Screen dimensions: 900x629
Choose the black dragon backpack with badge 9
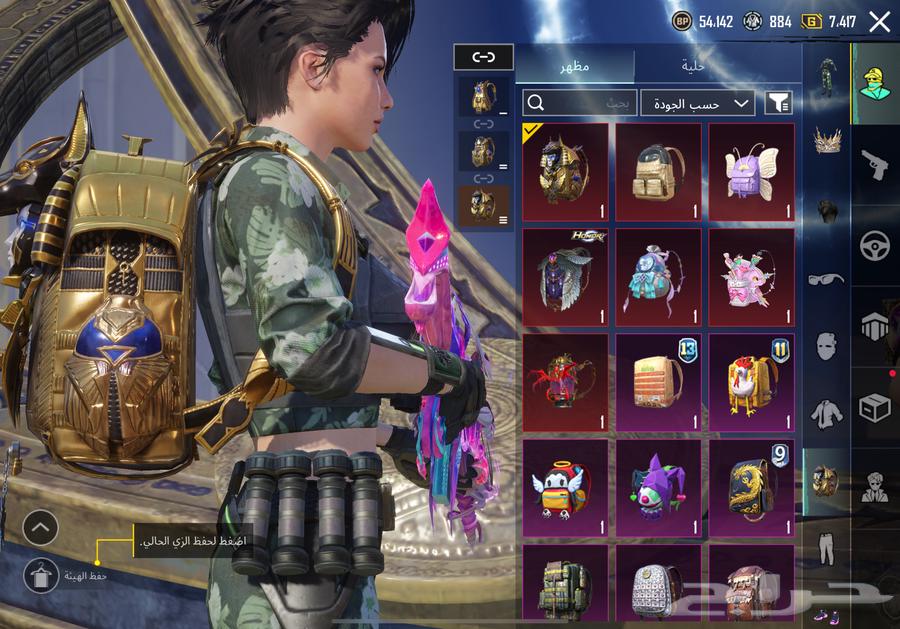point(751,487)
